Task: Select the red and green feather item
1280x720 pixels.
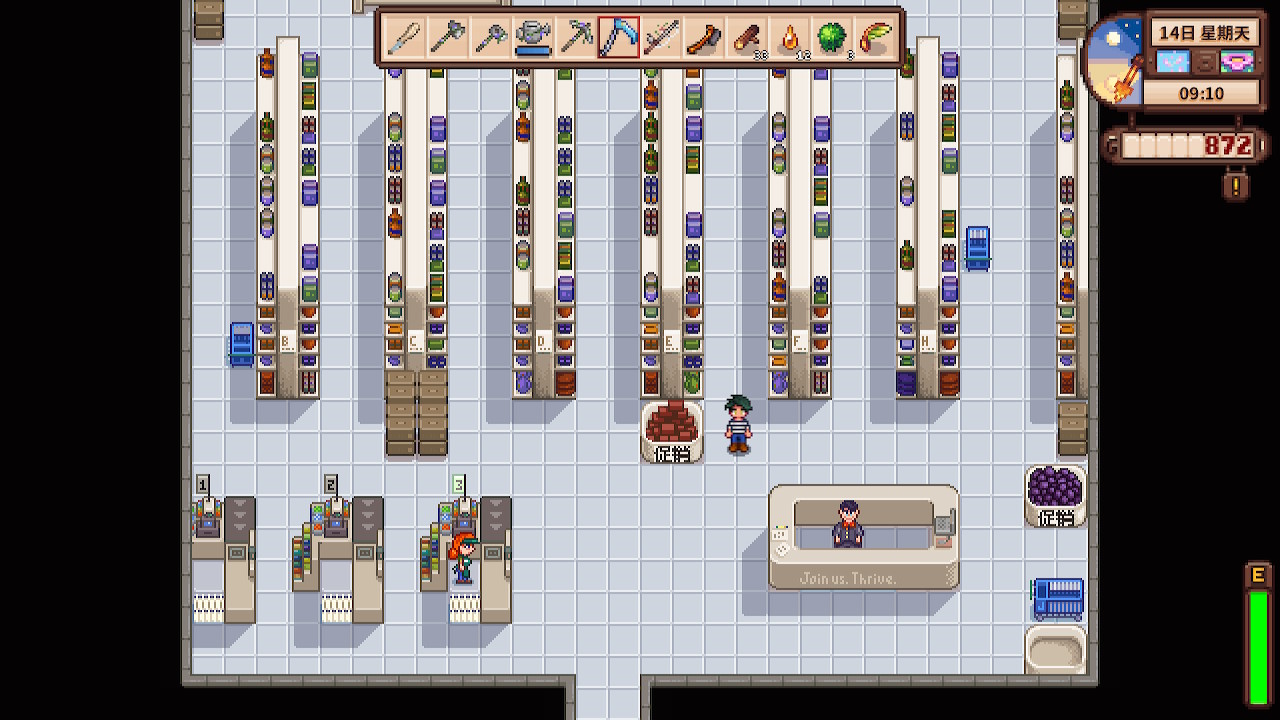Action: point(875,38)
